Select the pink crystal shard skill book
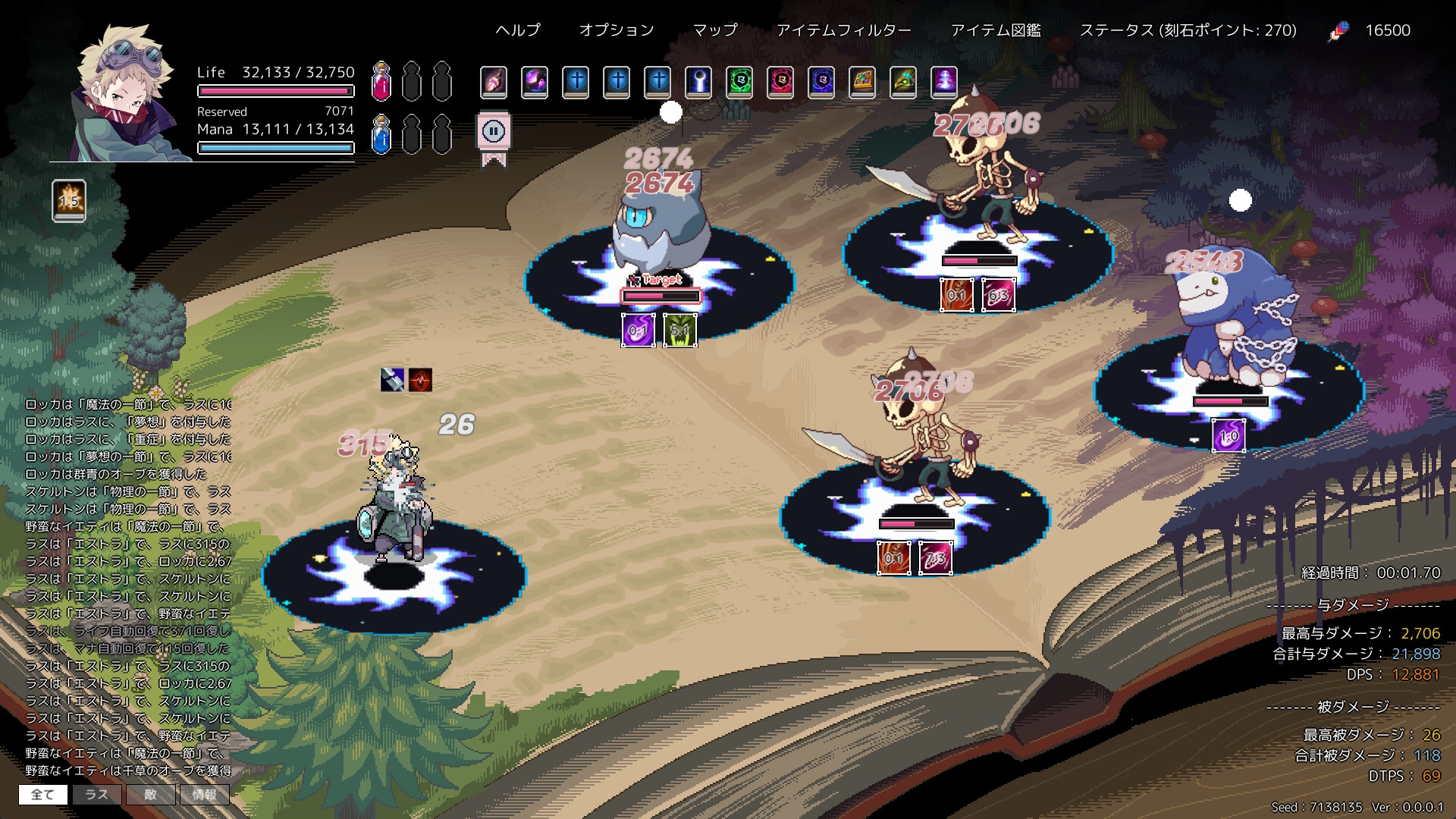 tap(494, 81)
